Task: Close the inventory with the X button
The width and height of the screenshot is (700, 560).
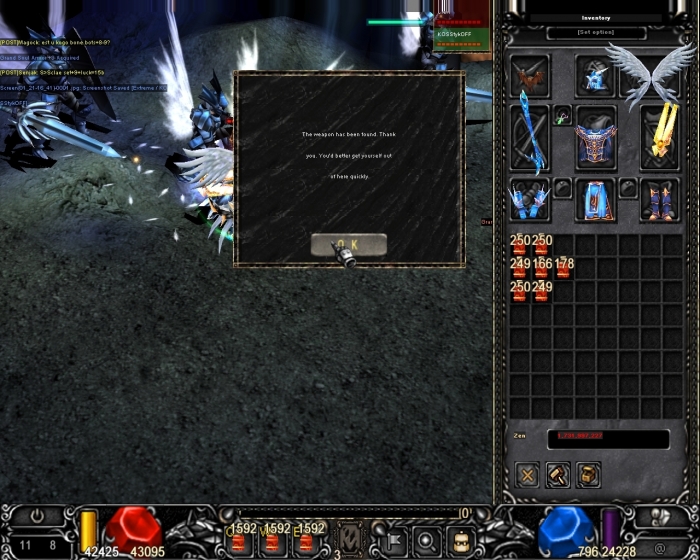Action: tap(527, 475)
